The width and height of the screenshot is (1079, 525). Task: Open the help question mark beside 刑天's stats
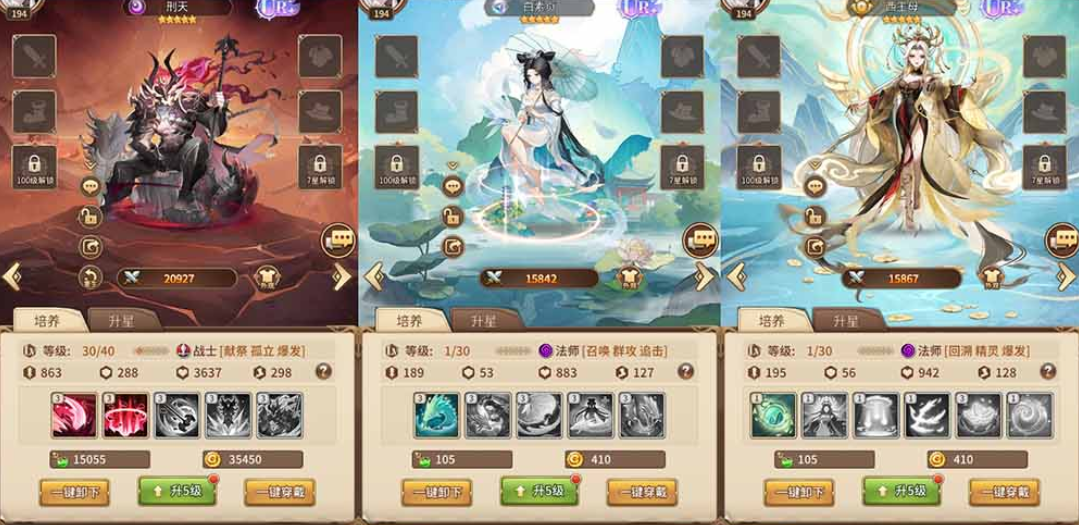323,372
